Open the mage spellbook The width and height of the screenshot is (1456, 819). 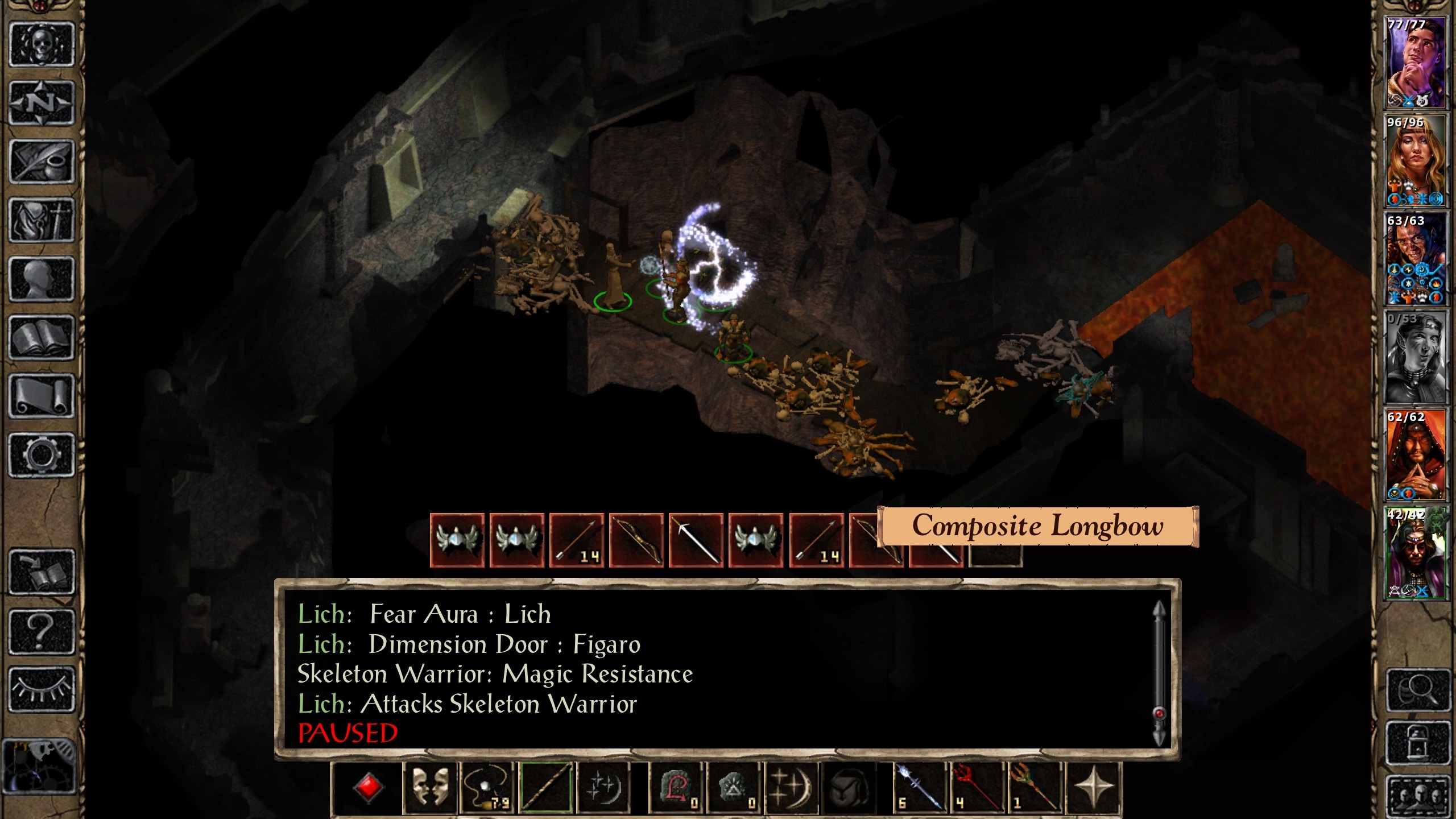42,338
